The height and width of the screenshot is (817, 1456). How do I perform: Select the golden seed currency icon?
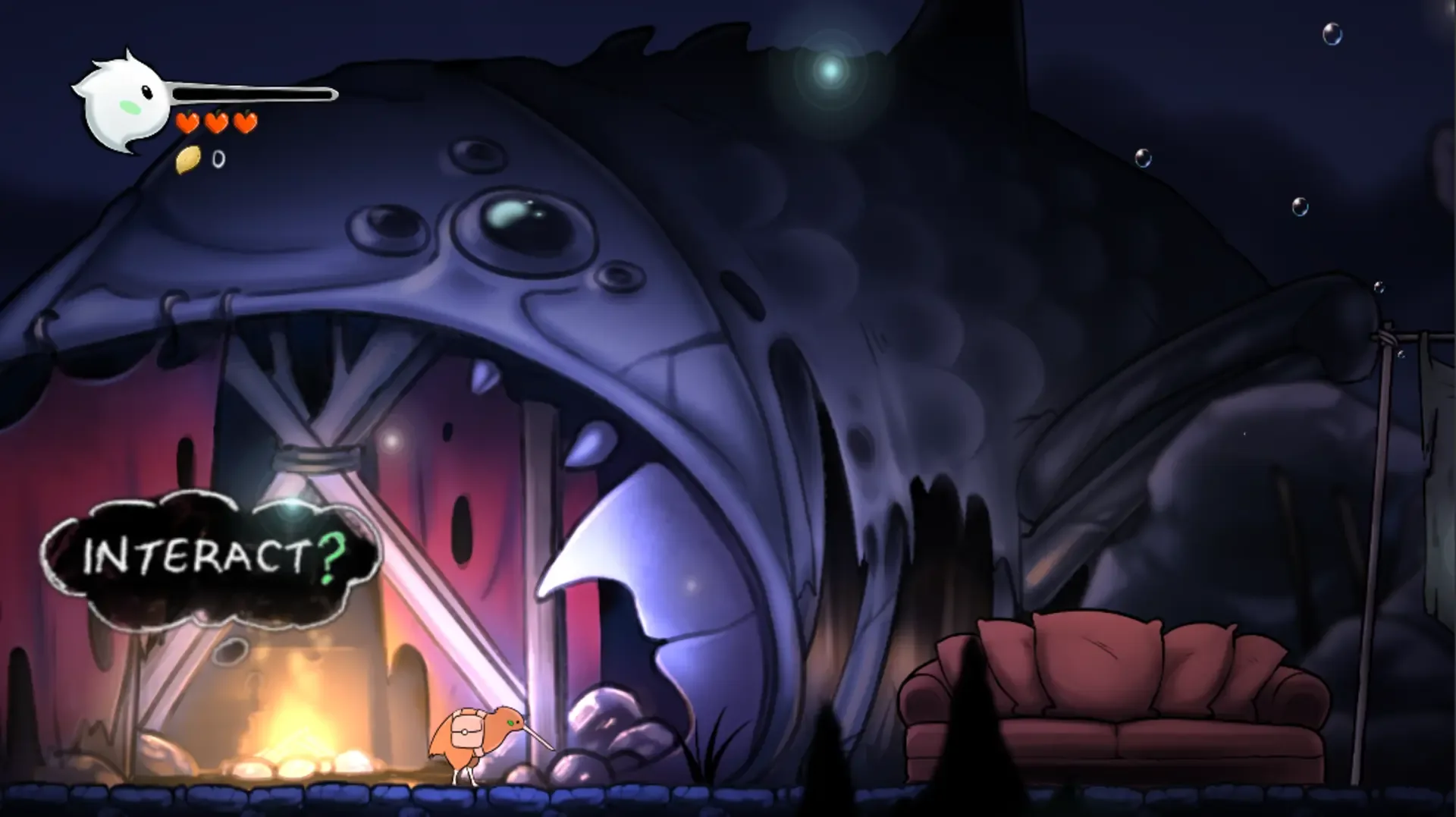point(187,159)
